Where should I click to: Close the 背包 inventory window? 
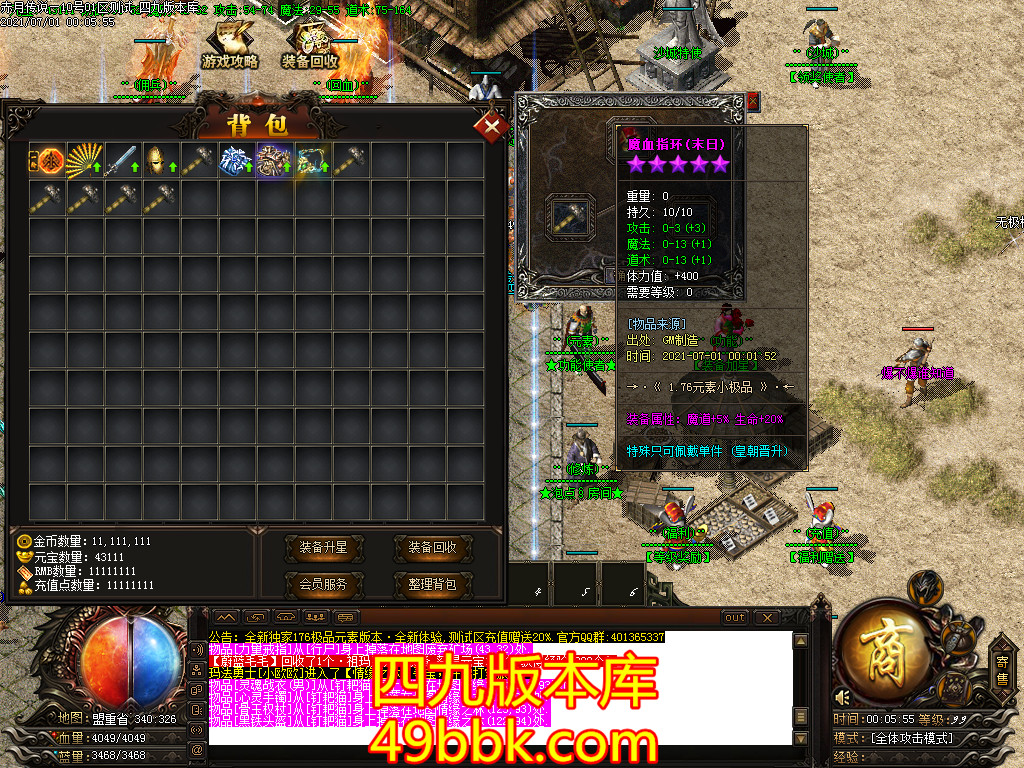[491, 127]
